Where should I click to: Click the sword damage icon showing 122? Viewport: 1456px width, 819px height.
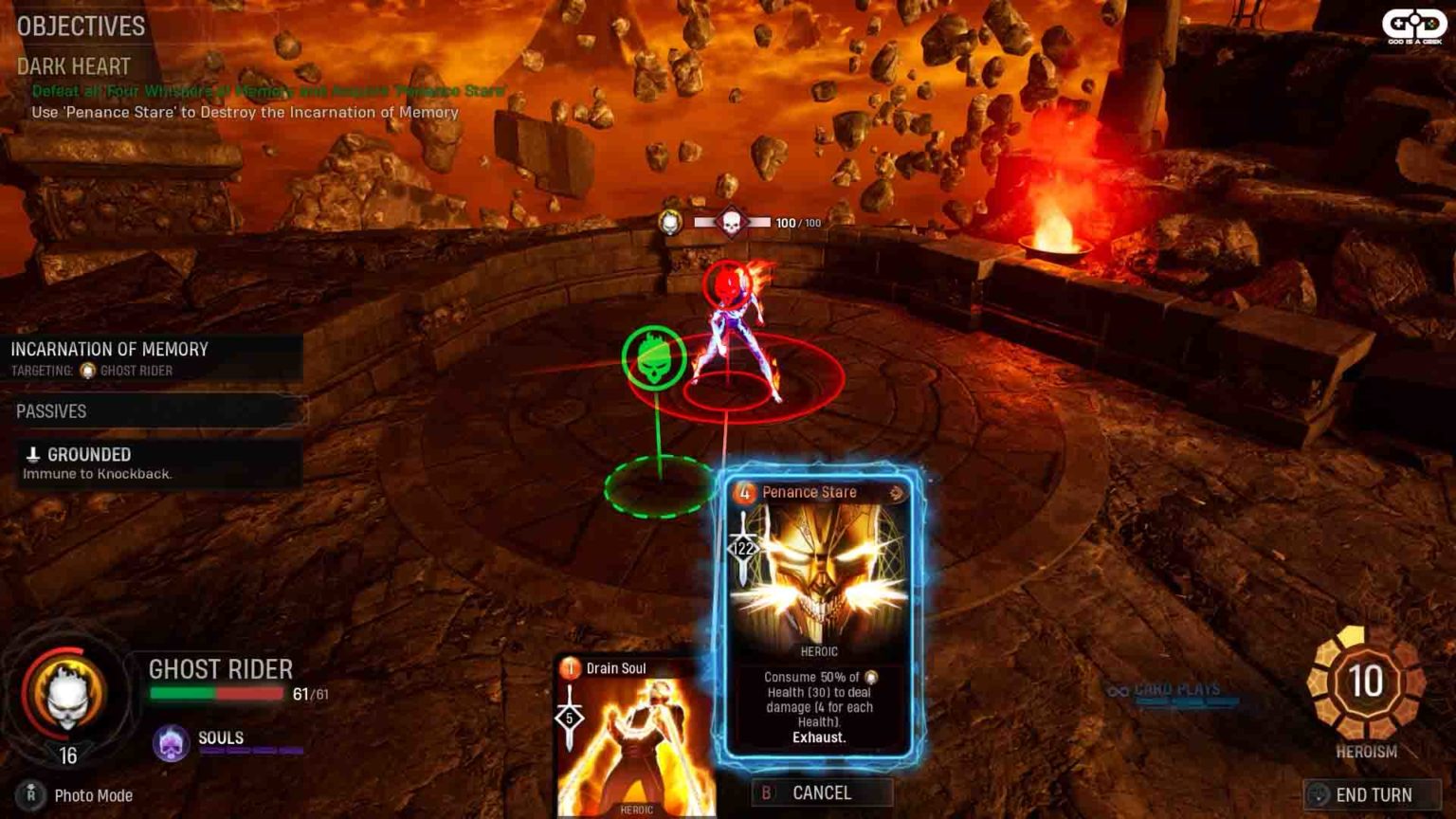tap(745, 545)
